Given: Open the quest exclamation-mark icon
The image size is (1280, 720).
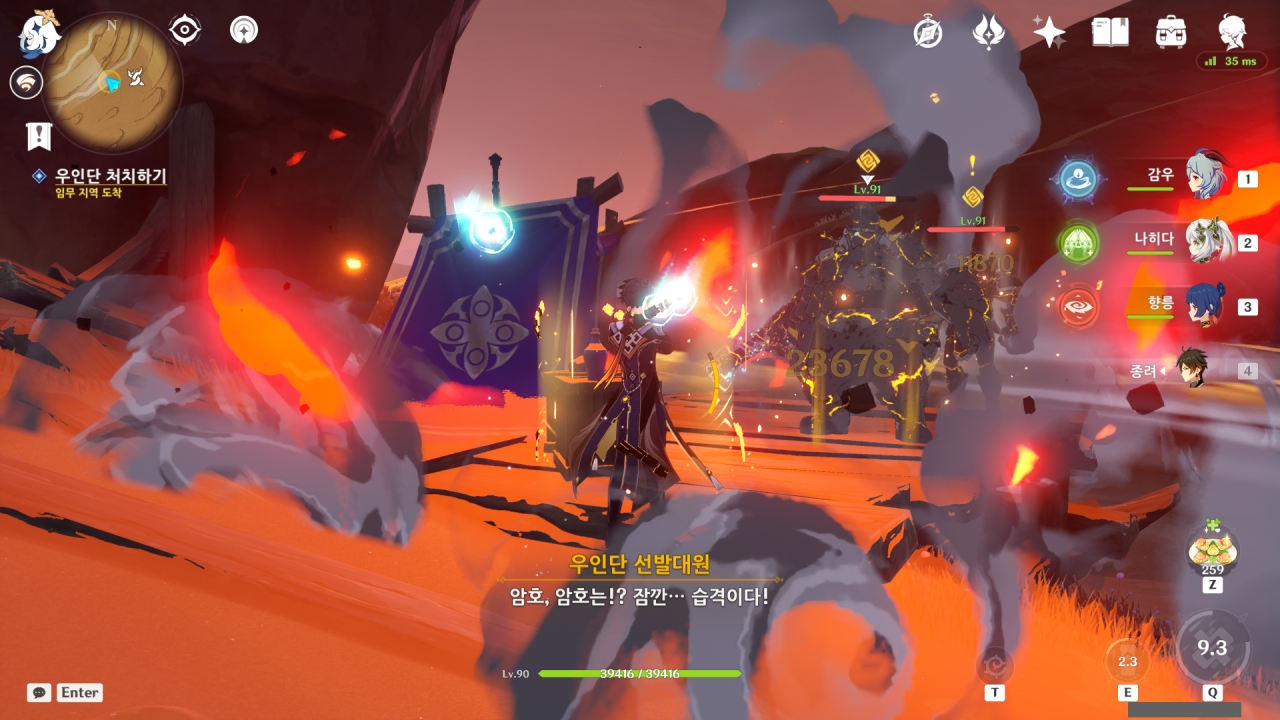Looking at the screenshot, I should (x=39, y=135).
